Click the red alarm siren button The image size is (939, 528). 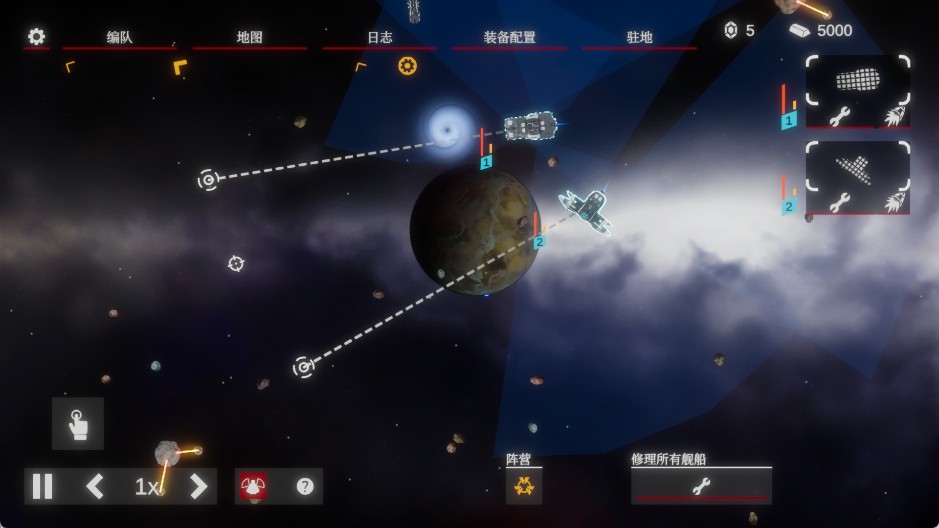[253, 487]
